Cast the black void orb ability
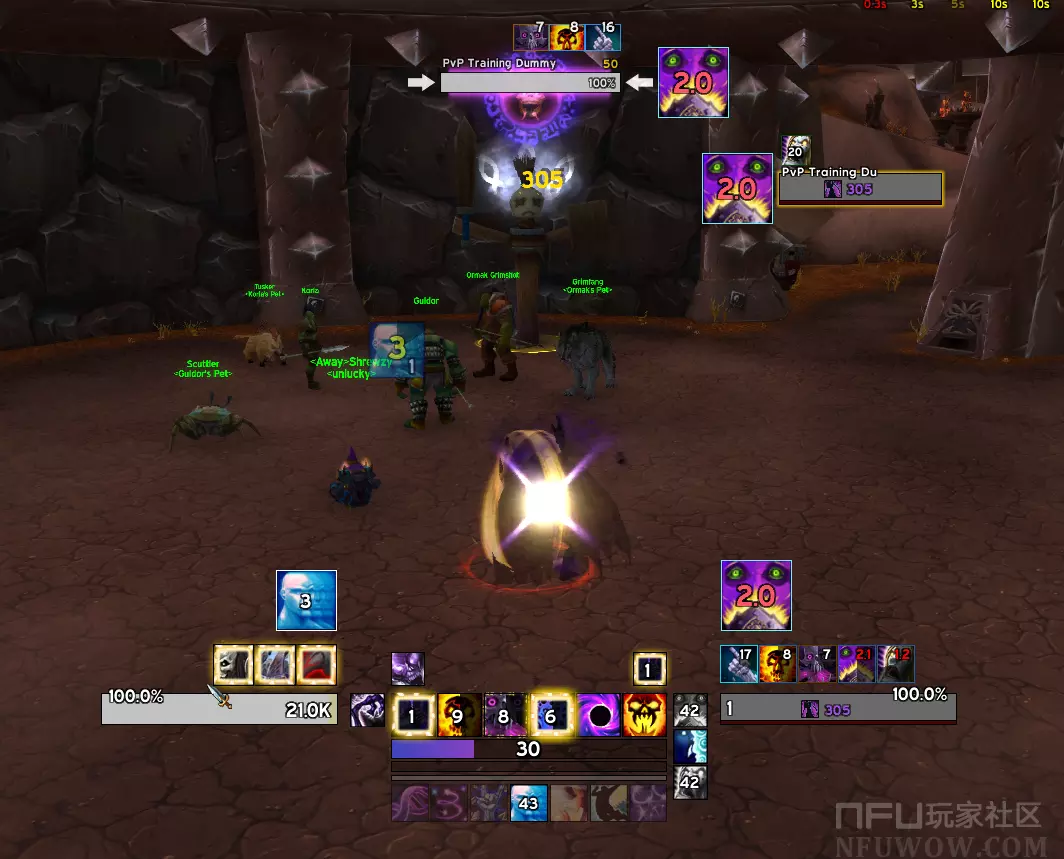 coord(599,714)
